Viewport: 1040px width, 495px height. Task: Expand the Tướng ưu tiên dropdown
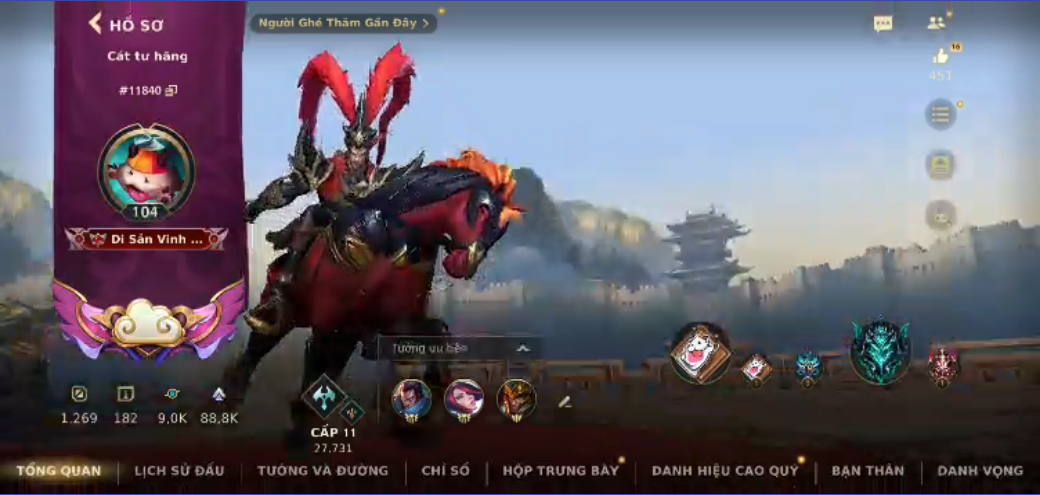[x=522, y=348]
